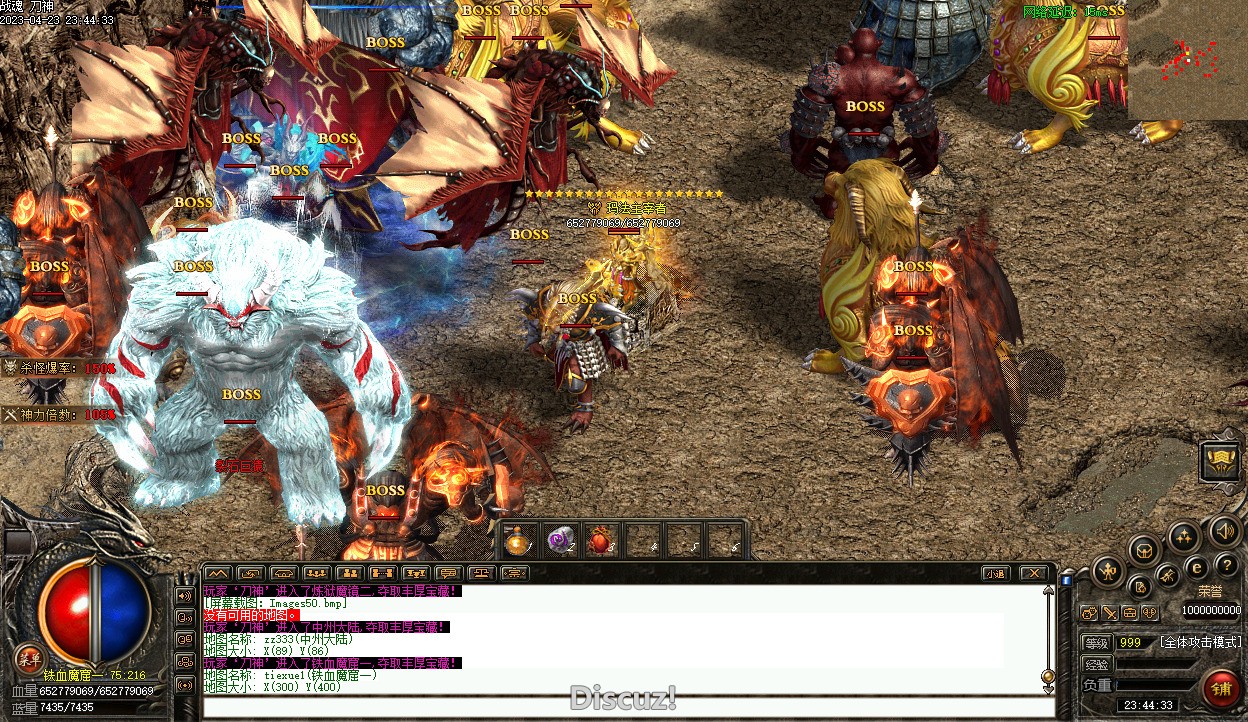Click the crossed sword icon under round buttons
Image resolution: width=1248 pixels, height=722 pixels.
[1110, 613]
